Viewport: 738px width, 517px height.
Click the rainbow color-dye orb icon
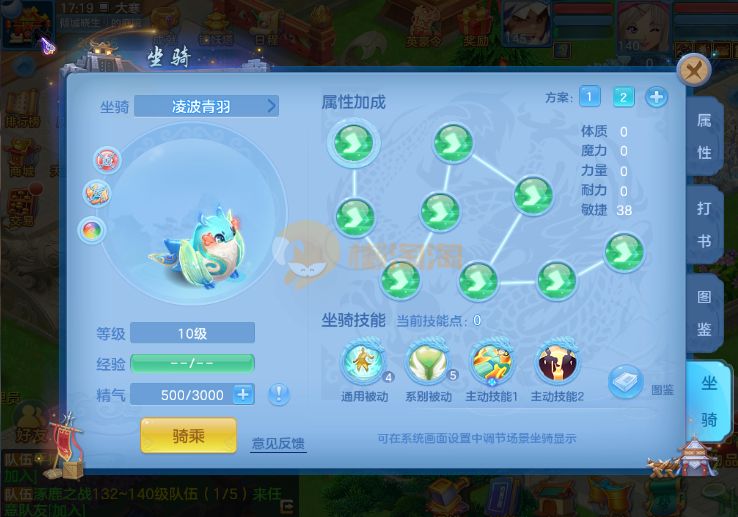[92, 230]
